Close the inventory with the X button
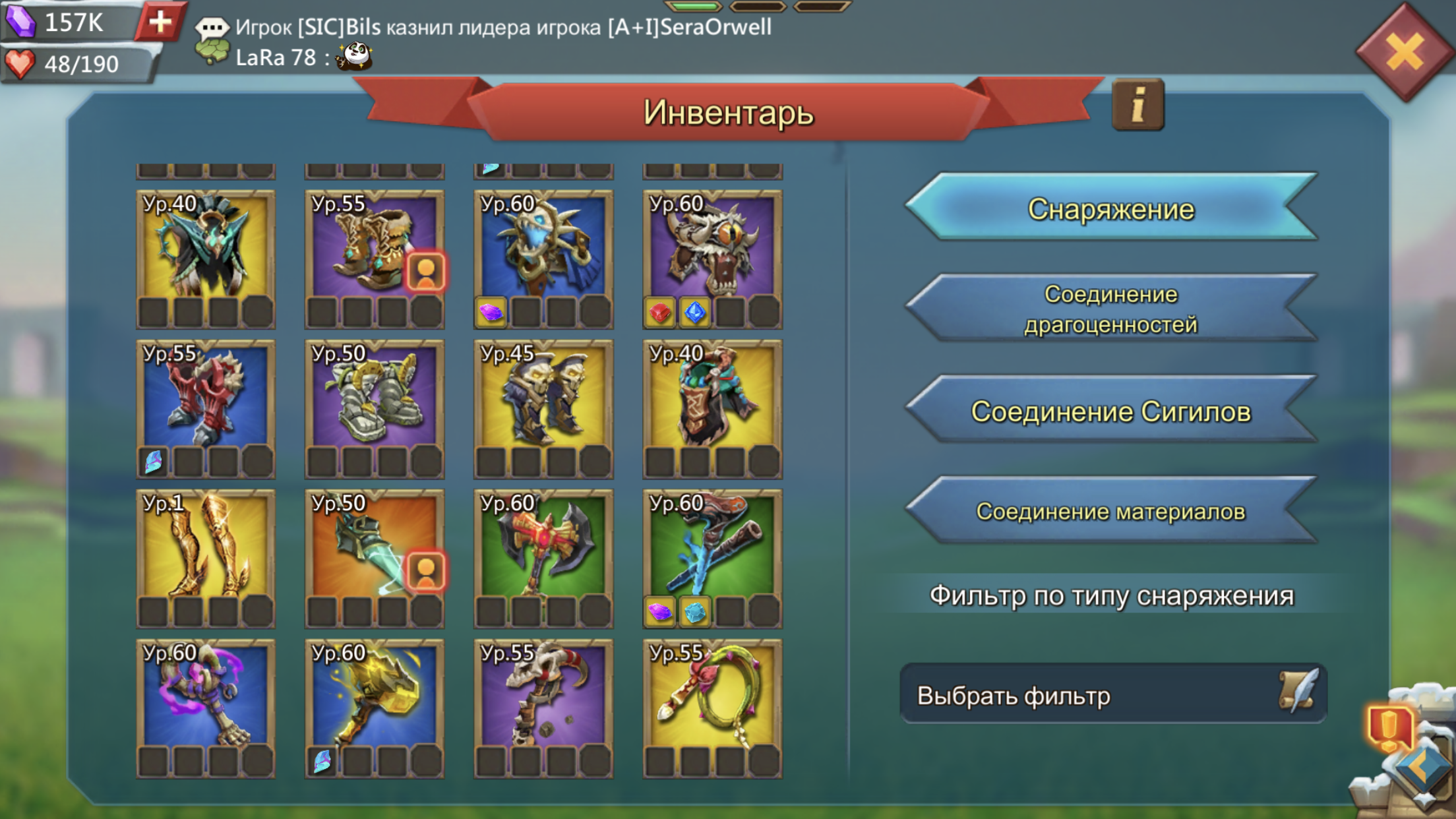The image size is (1456, 819). (1404, 53)
